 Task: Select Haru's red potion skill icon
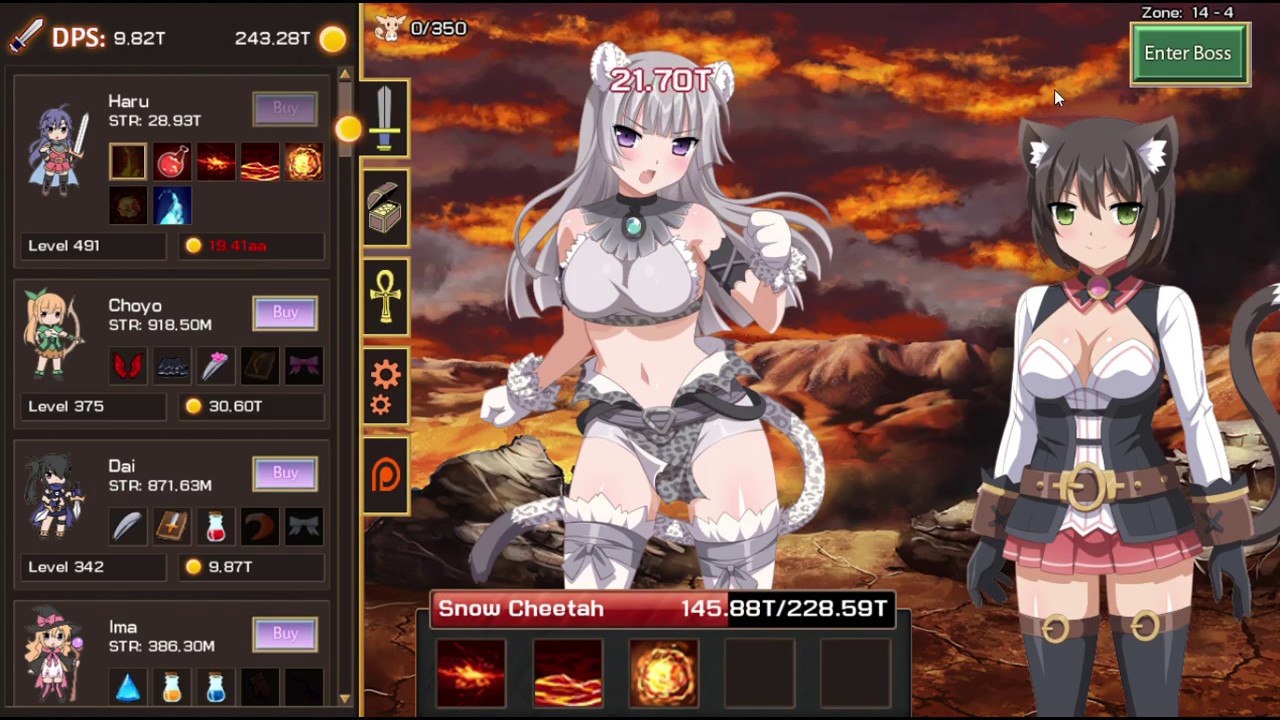coord(172,162)
